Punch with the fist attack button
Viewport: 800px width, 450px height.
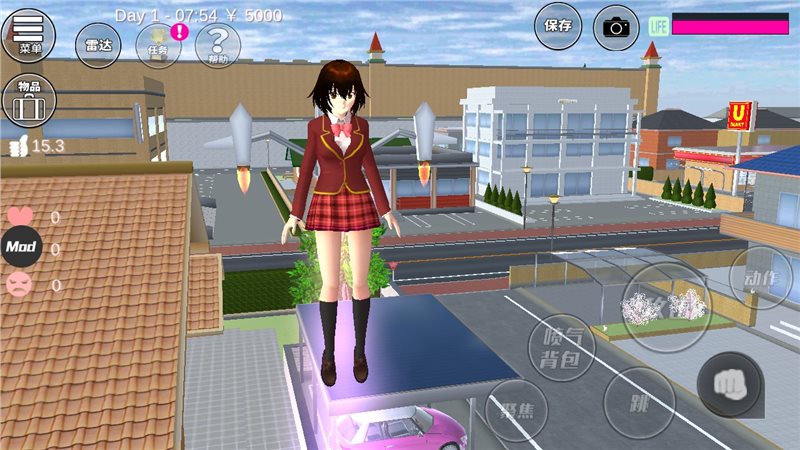point(729,384)
